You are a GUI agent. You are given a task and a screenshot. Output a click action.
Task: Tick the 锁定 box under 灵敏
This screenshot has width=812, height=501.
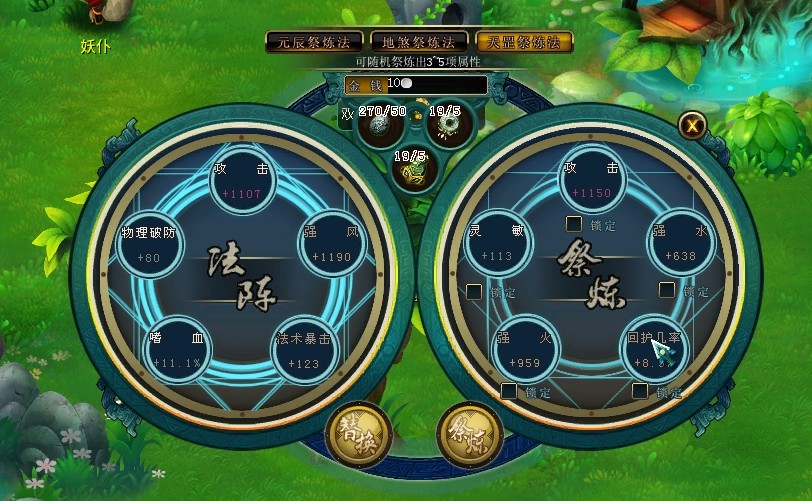476,292
